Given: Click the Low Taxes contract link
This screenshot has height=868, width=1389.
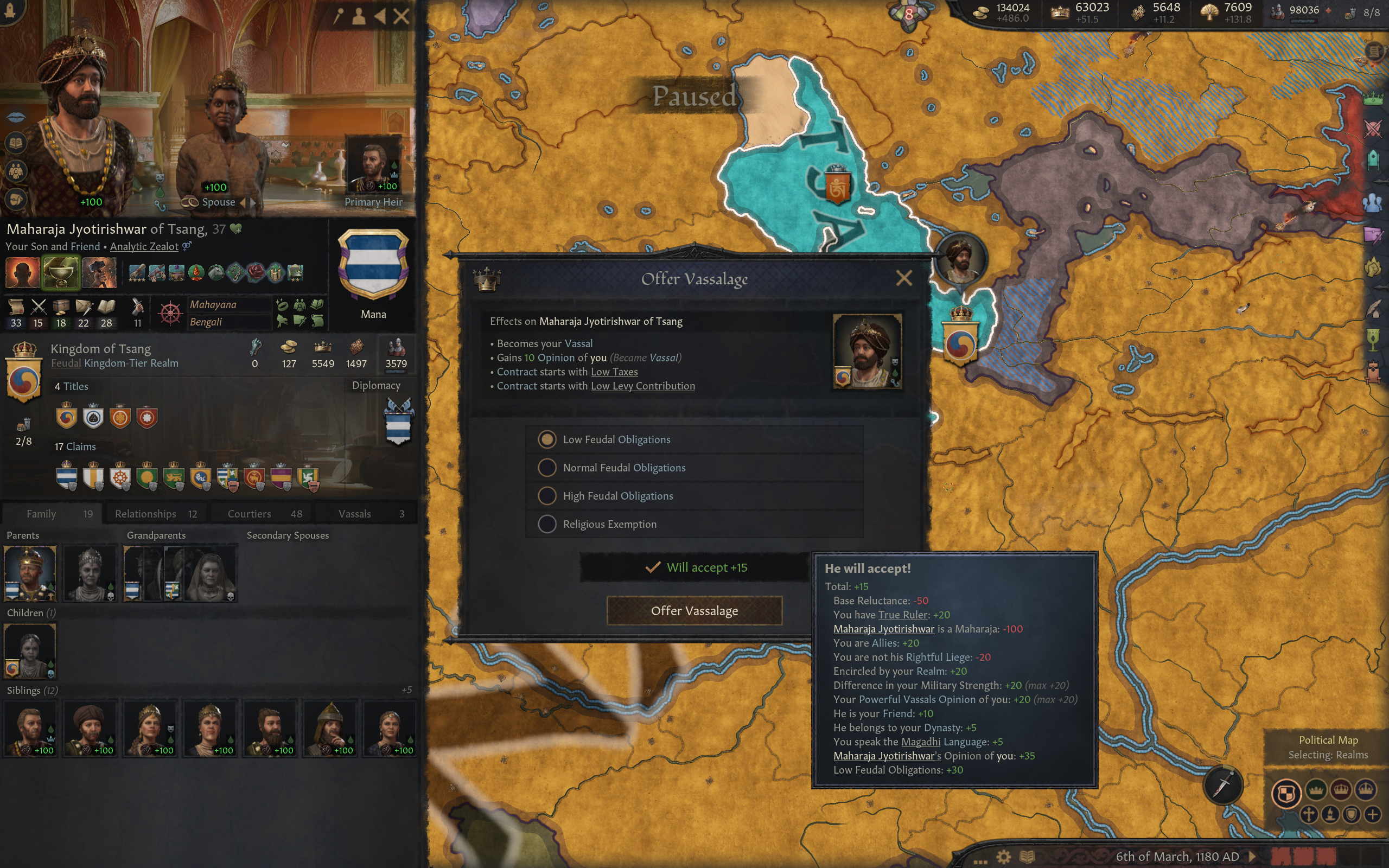Looking at the screenshot, I should point(614,372).
